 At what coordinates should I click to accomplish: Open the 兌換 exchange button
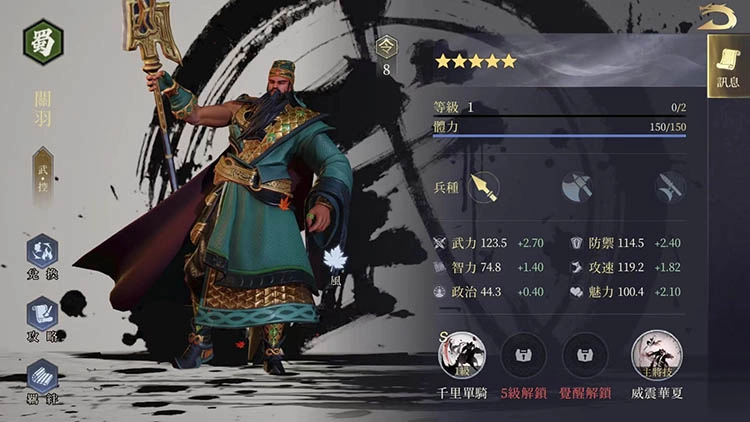pyautogui.click(x=42, y=255)
